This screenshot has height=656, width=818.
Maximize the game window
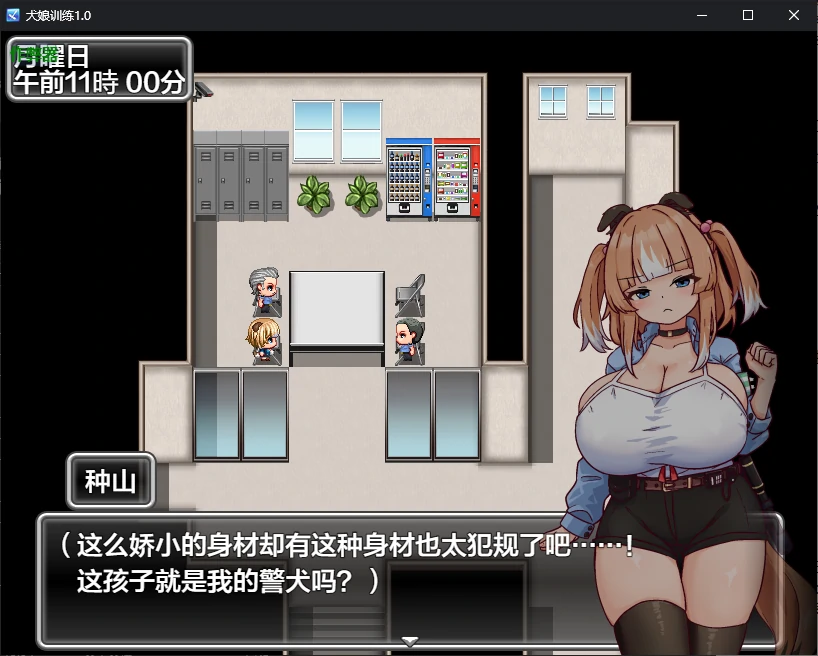pyautogui.click(x=747, y=15)
